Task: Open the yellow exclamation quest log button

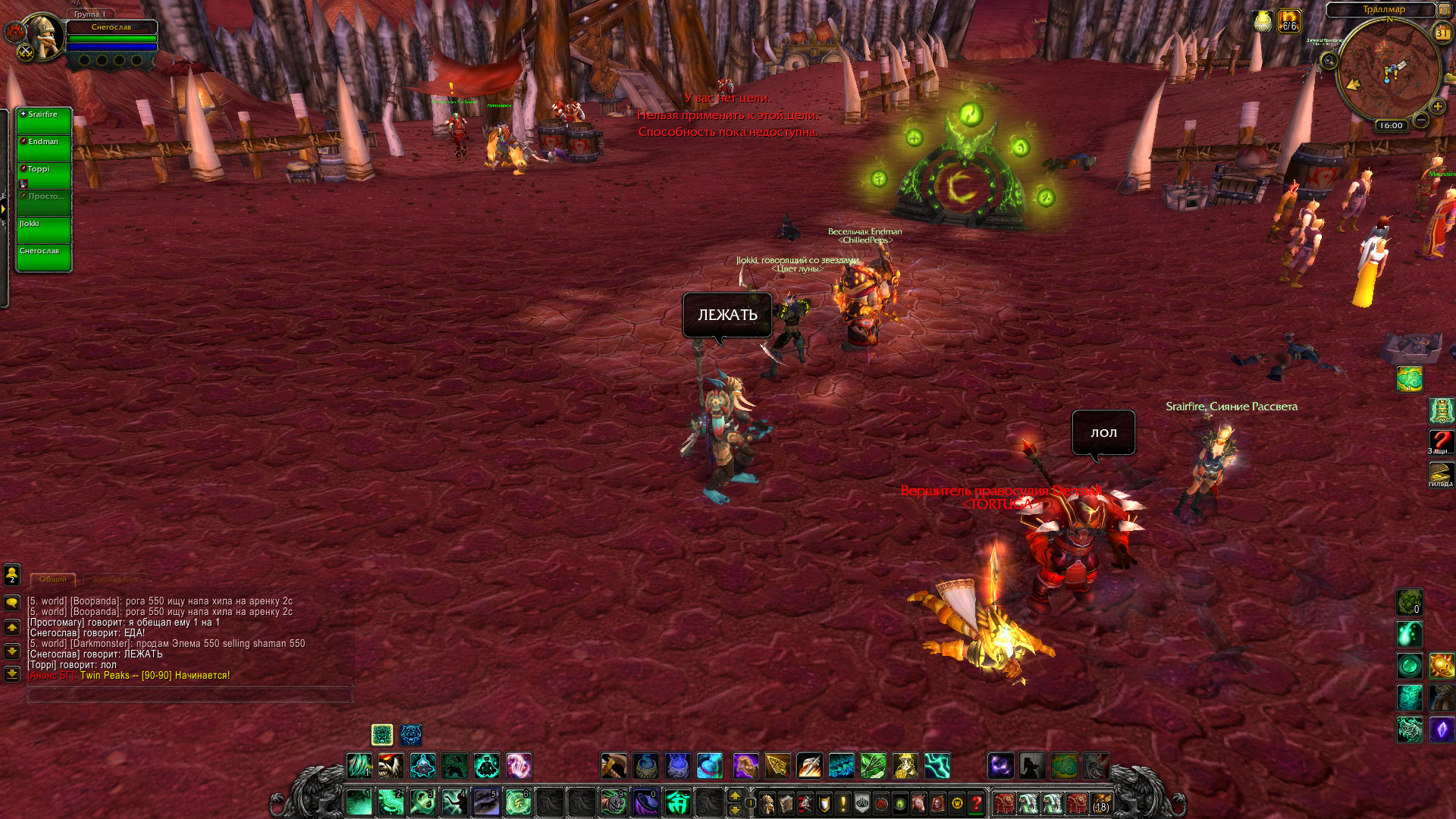Action: click(843, 802)
